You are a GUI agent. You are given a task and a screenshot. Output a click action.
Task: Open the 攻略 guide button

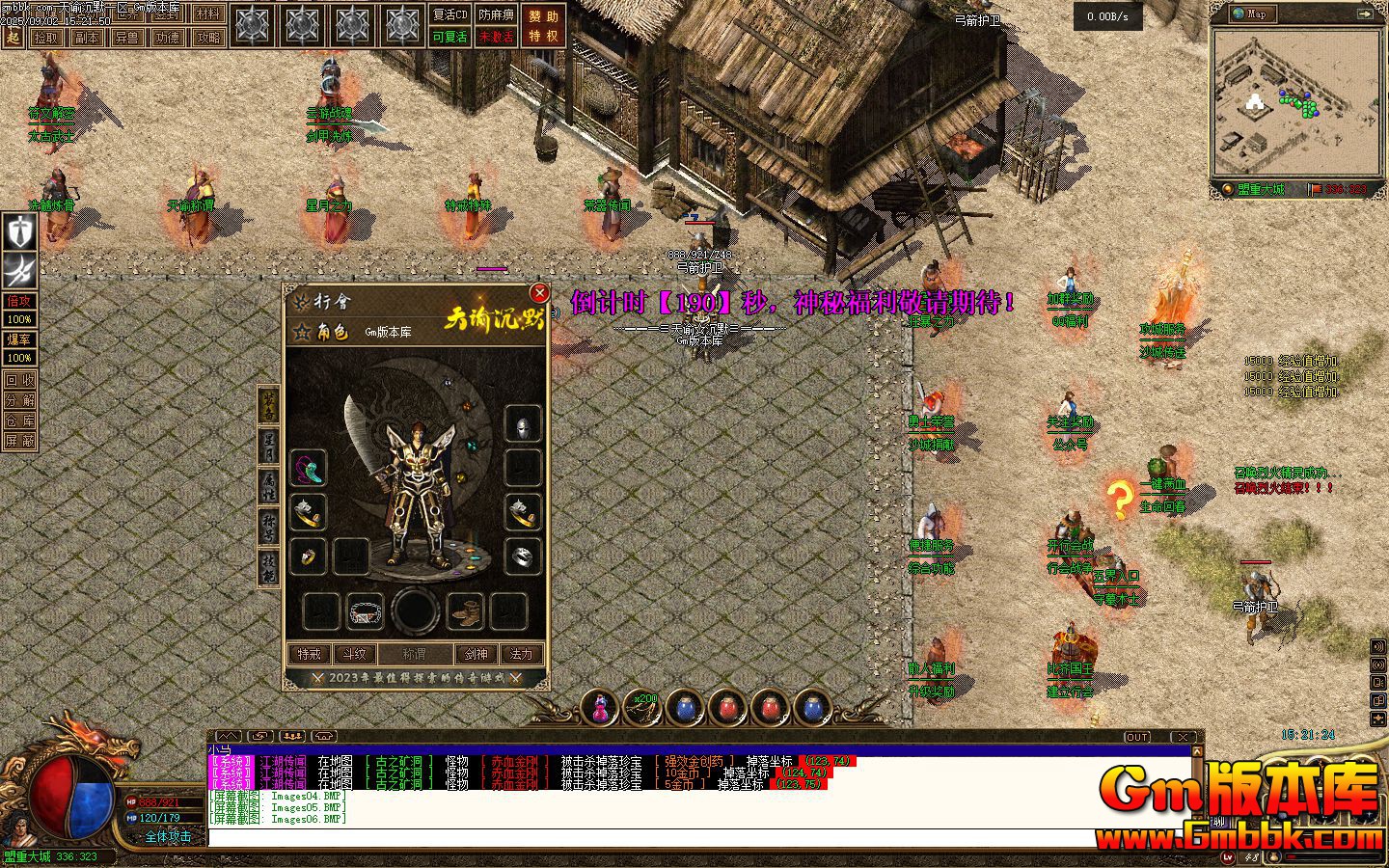206,38
